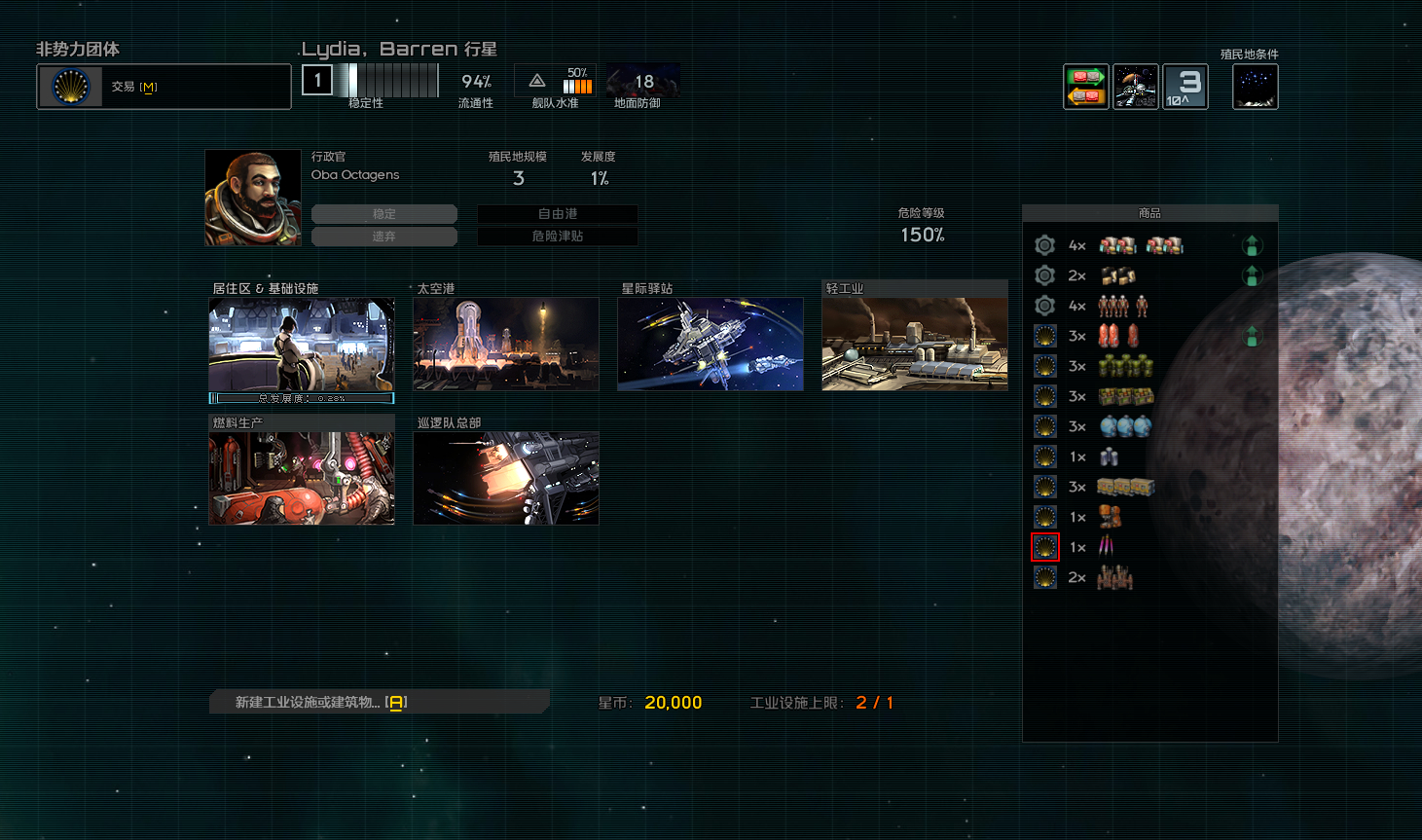Screen dimensions: 1422x840
Task: Click the space station outpost icon
Action: [x=1136, y=88]
